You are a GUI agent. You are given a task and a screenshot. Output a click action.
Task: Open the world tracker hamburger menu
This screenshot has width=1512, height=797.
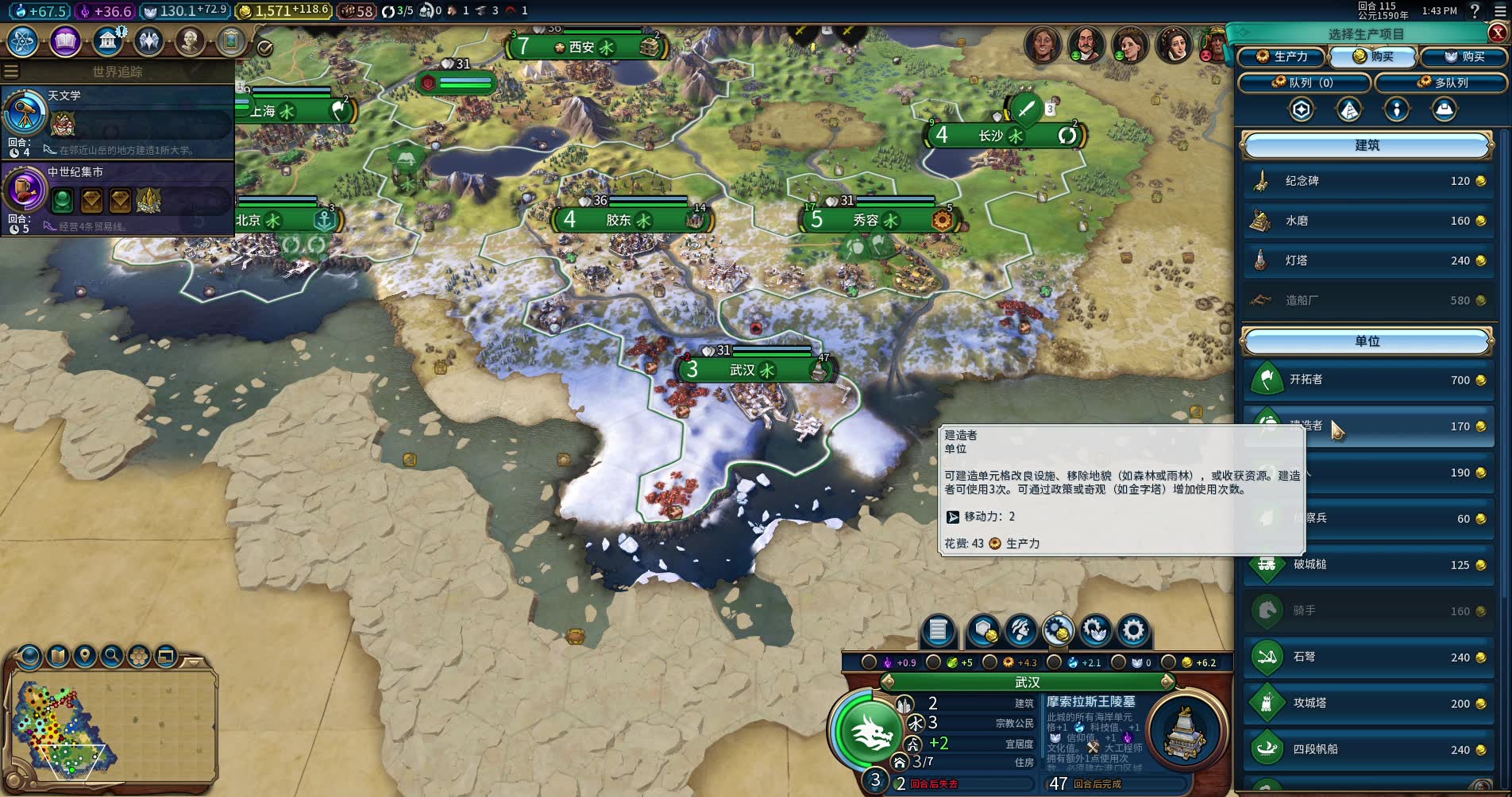pos(10,71)
